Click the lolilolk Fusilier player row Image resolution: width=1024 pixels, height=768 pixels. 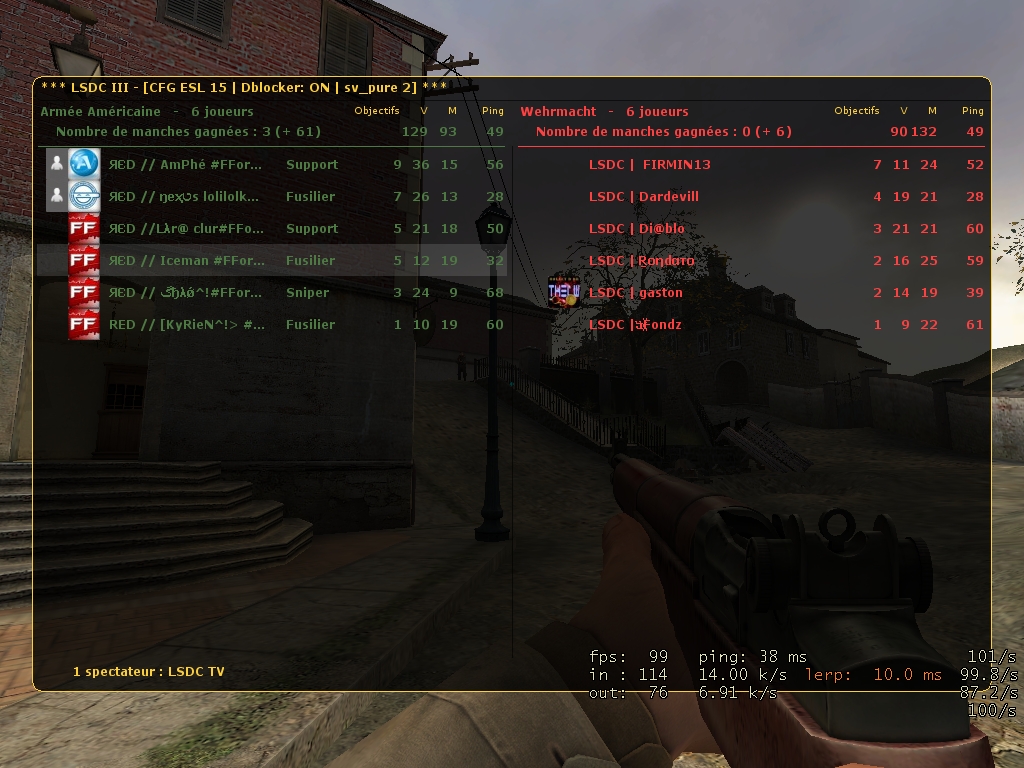click(272, 196)
